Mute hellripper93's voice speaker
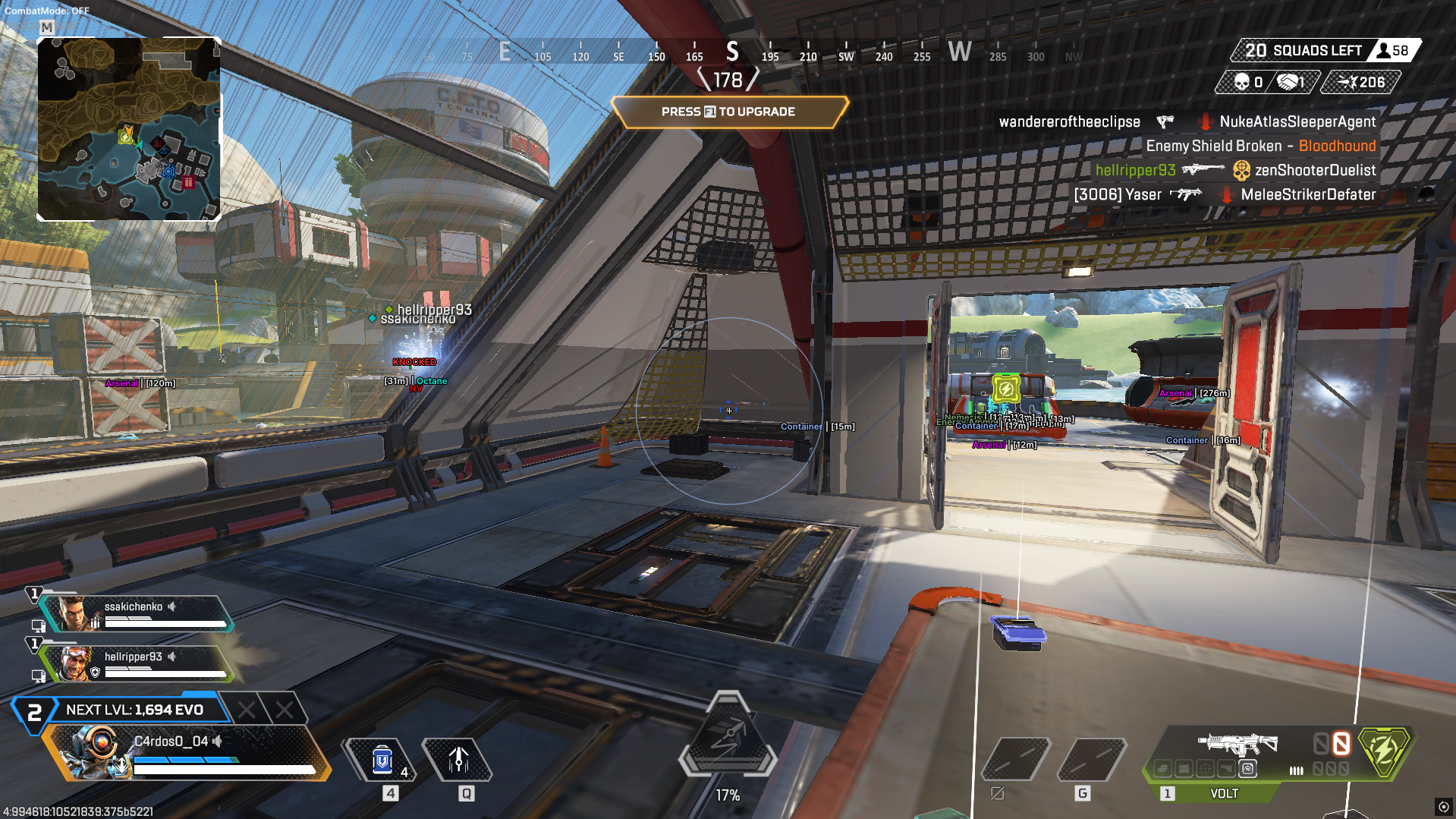 (172, 656)
